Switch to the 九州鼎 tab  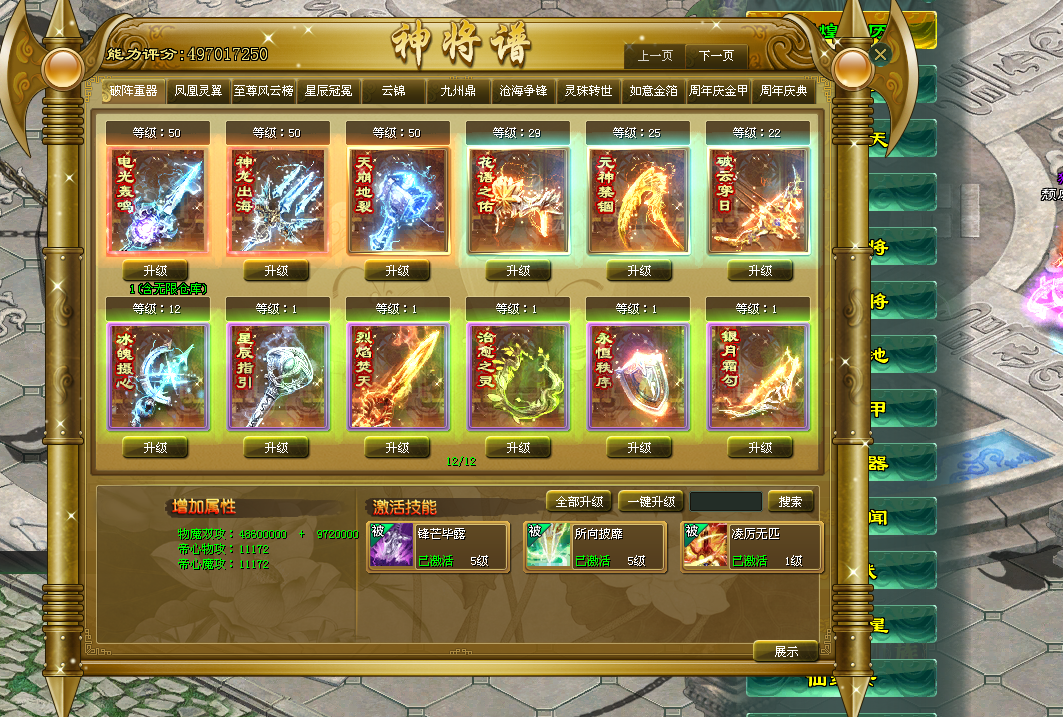(x=458, y=91)
